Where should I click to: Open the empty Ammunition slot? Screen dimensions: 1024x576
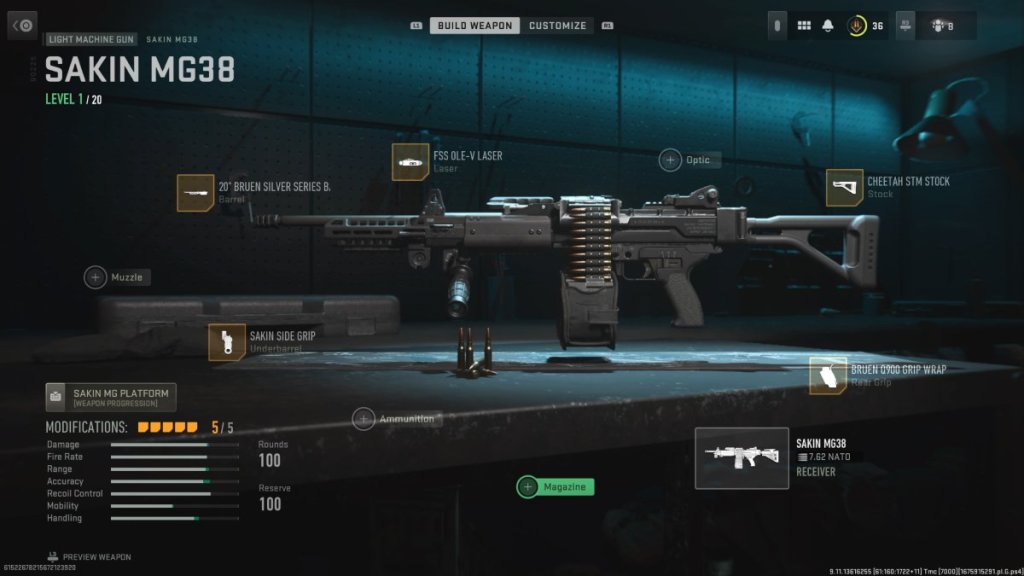pos(363,419)
